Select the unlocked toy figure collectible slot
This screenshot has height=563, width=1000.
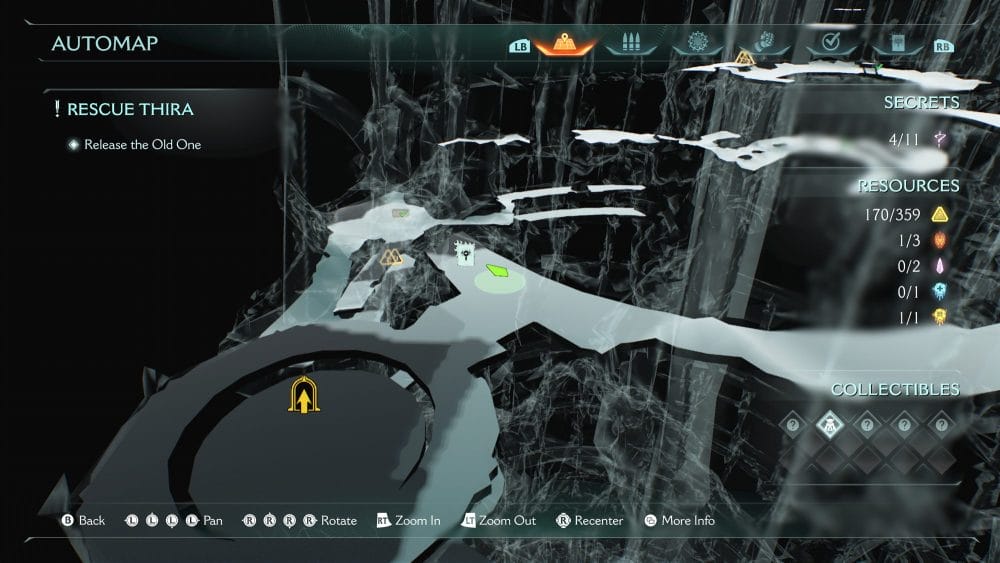point(829,424)
